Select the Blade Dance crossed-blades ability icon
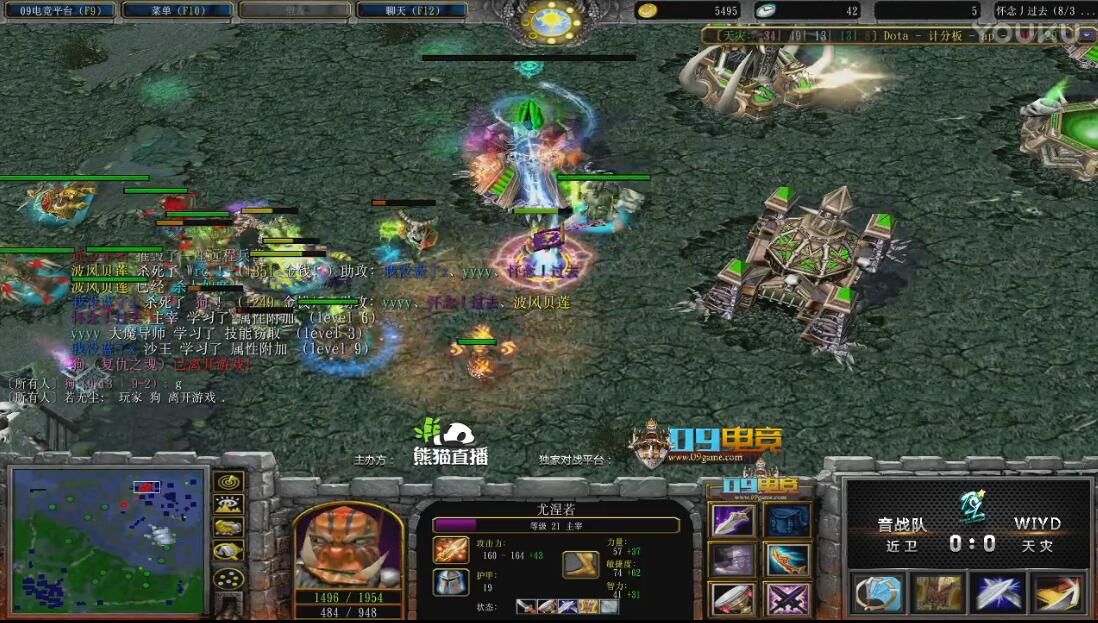 (x=998, y=592)
